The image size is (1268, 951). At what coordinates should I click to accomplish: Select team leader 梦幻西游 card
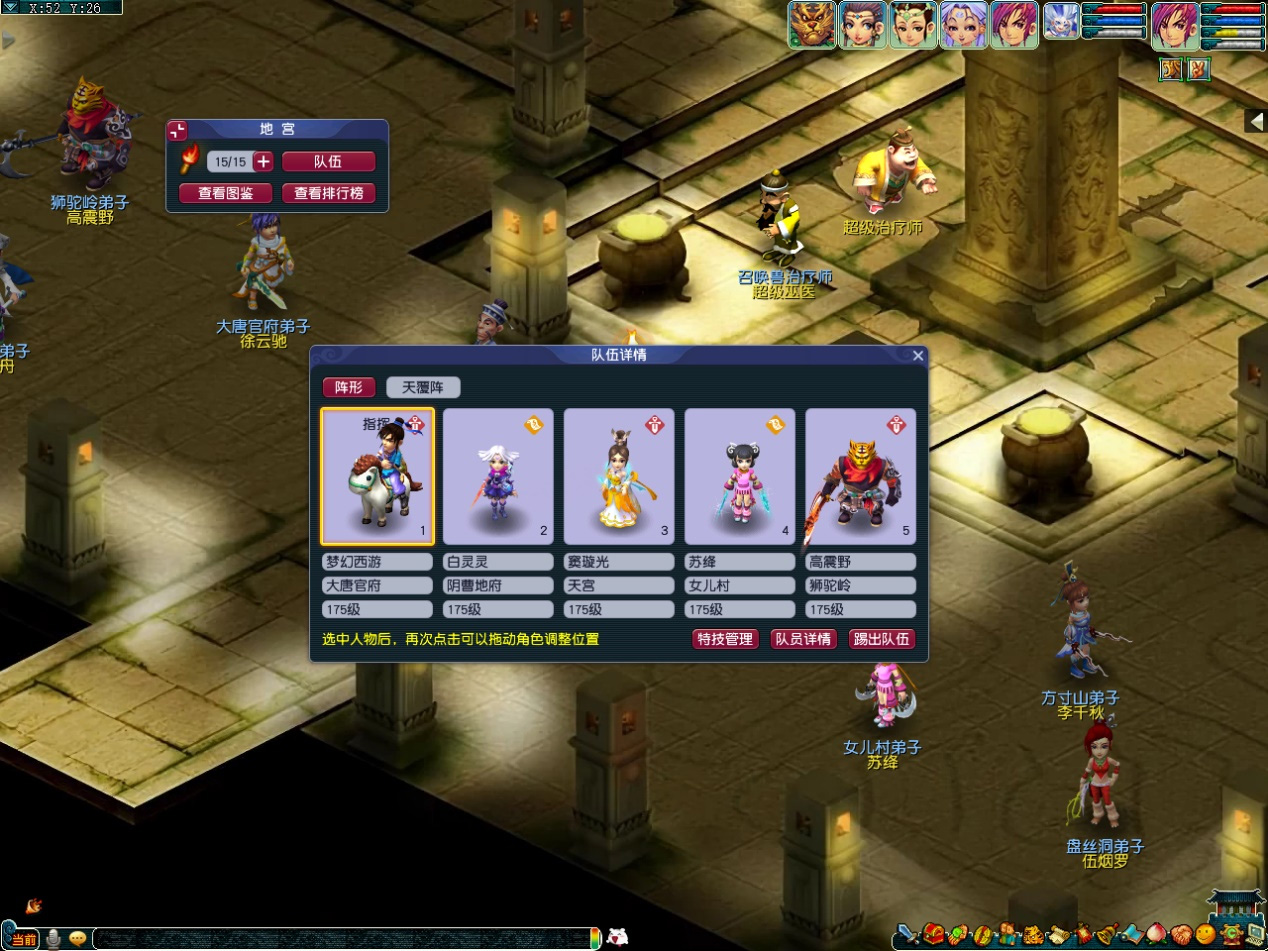pos(377,476)
